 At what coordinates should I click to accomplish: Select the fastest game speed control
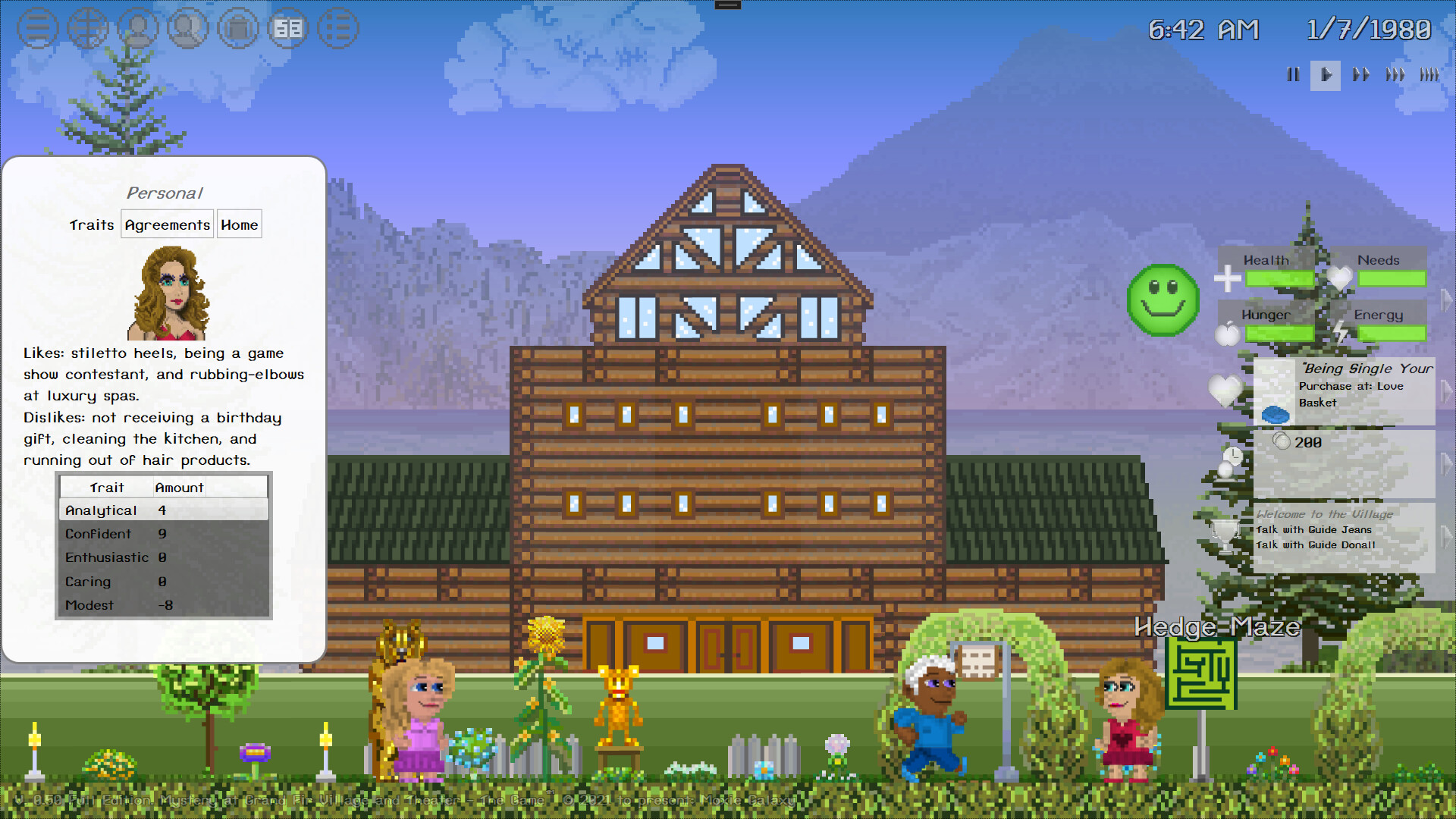coord(1430,75)
